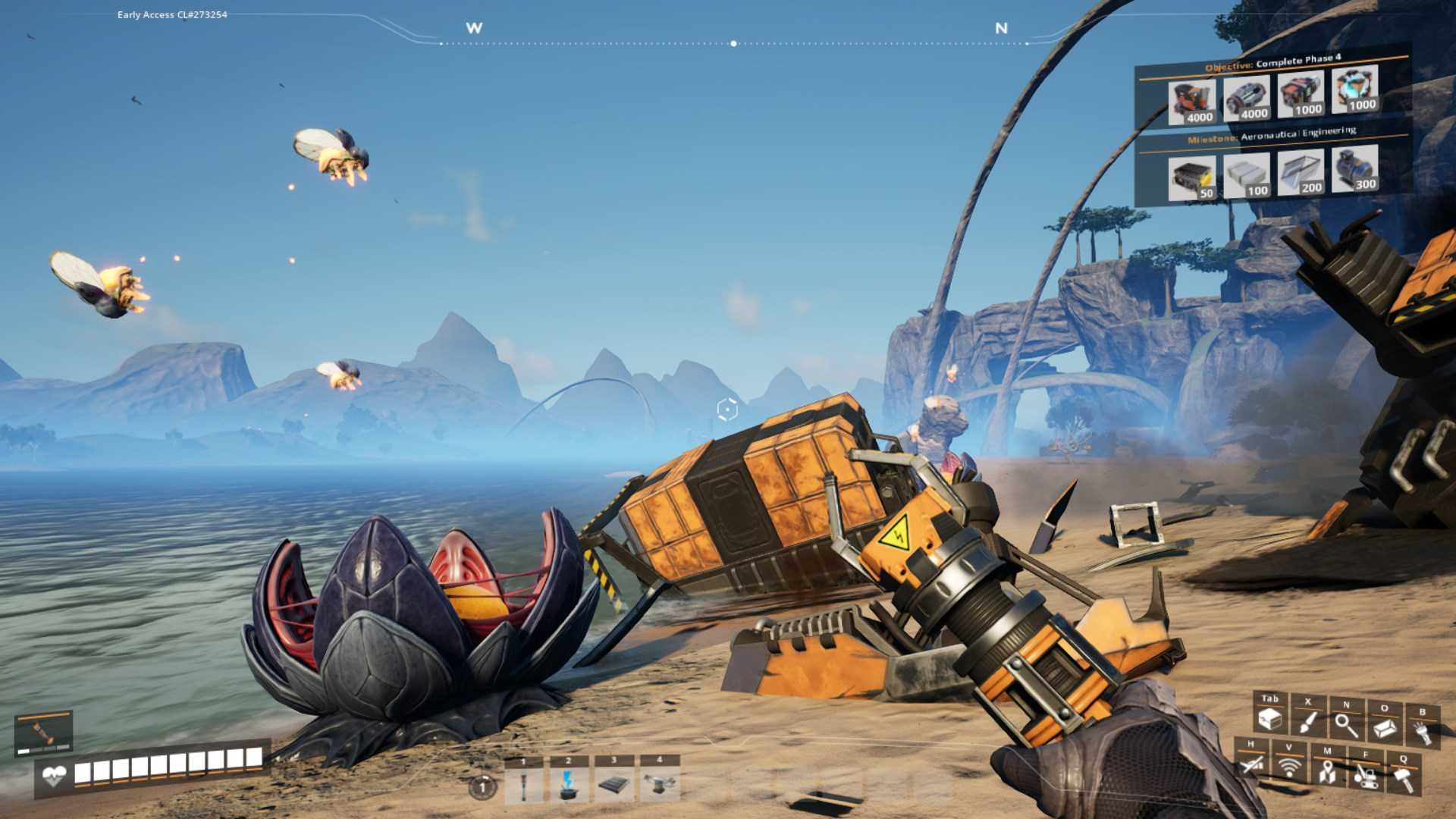Viewport: 1456px width, 819px height.
Task: Toggle the resource scanner signal icon (V)
Action: 1290,768
